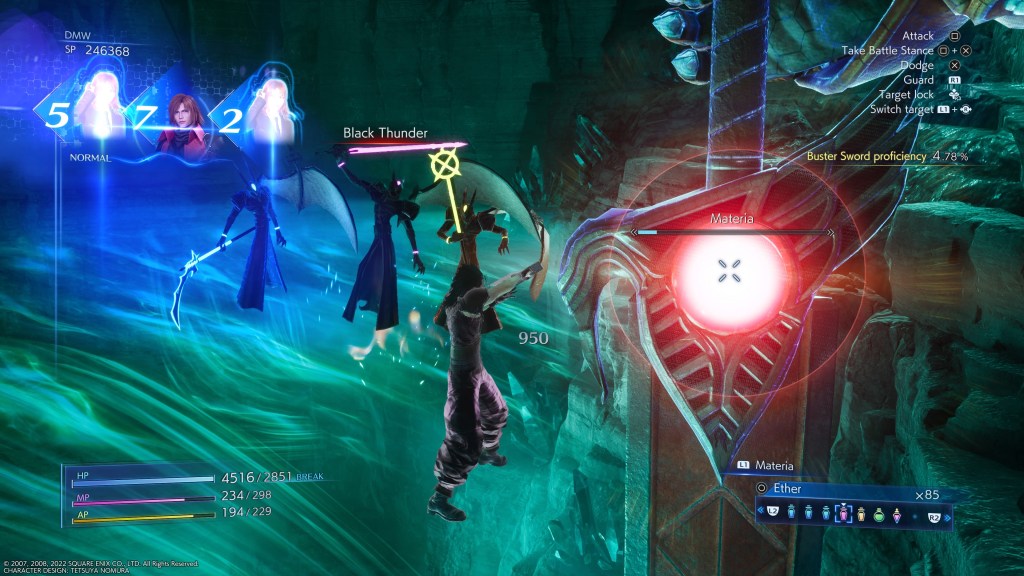Viewport: 1024px width, 576px height.
Task: Target the glowing red Materia orb reticle
Action: pyautogui.click(x=731, y=268)
